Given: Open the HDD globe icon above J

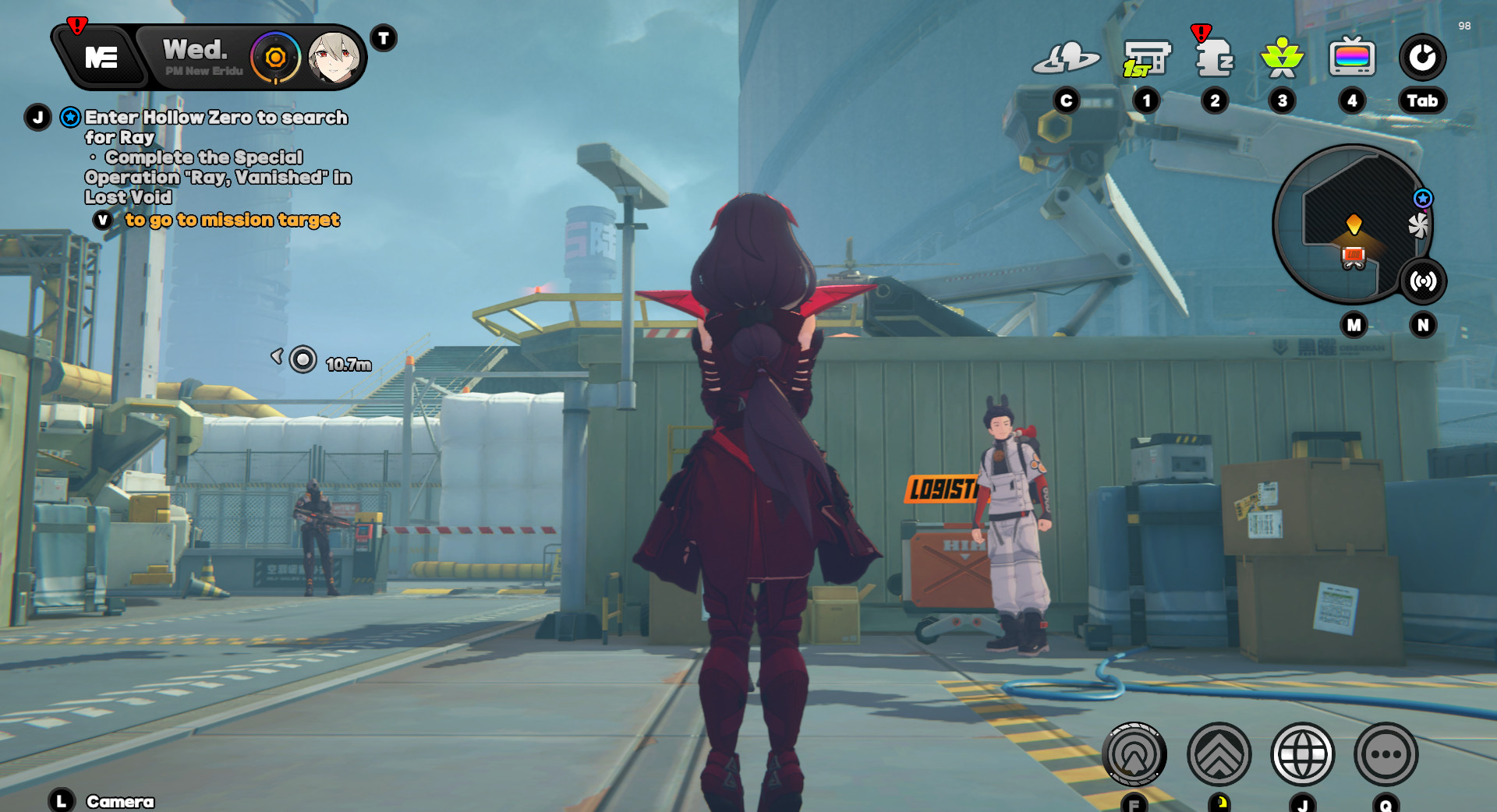Looking at the screenshot, I should 1304,754.
